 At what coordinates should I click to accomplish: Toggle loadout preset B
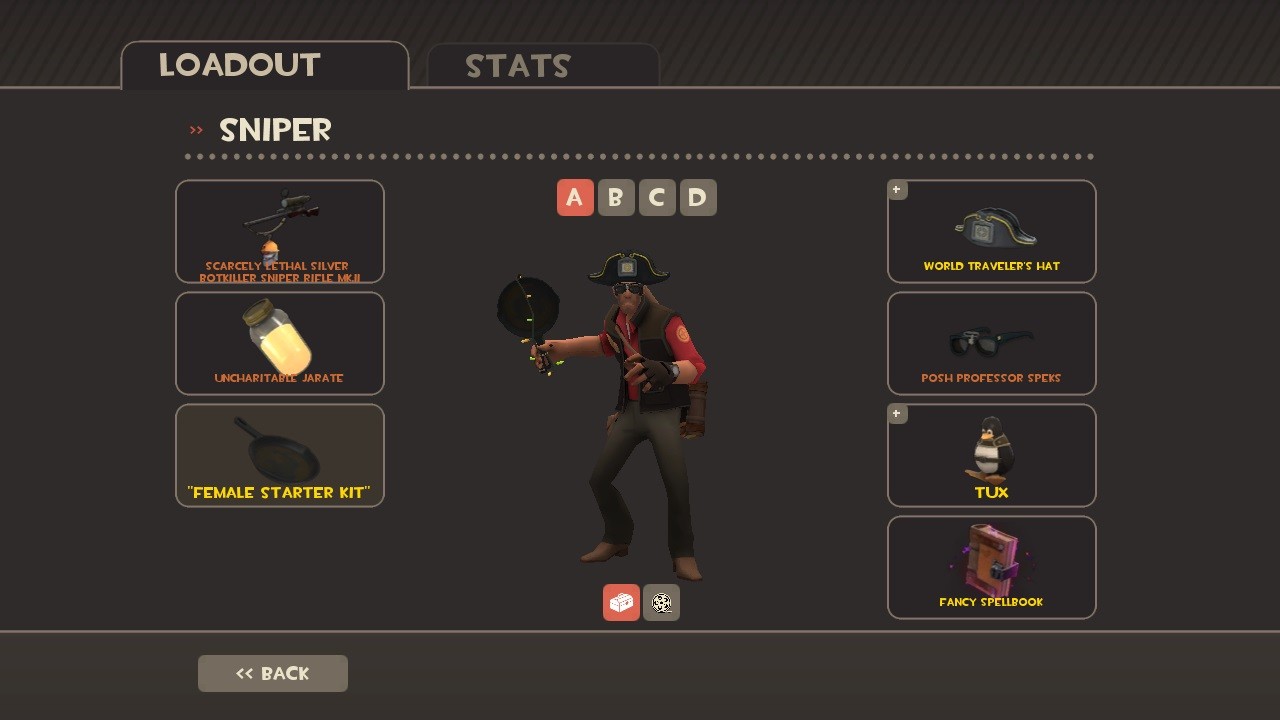coord(616,197)
